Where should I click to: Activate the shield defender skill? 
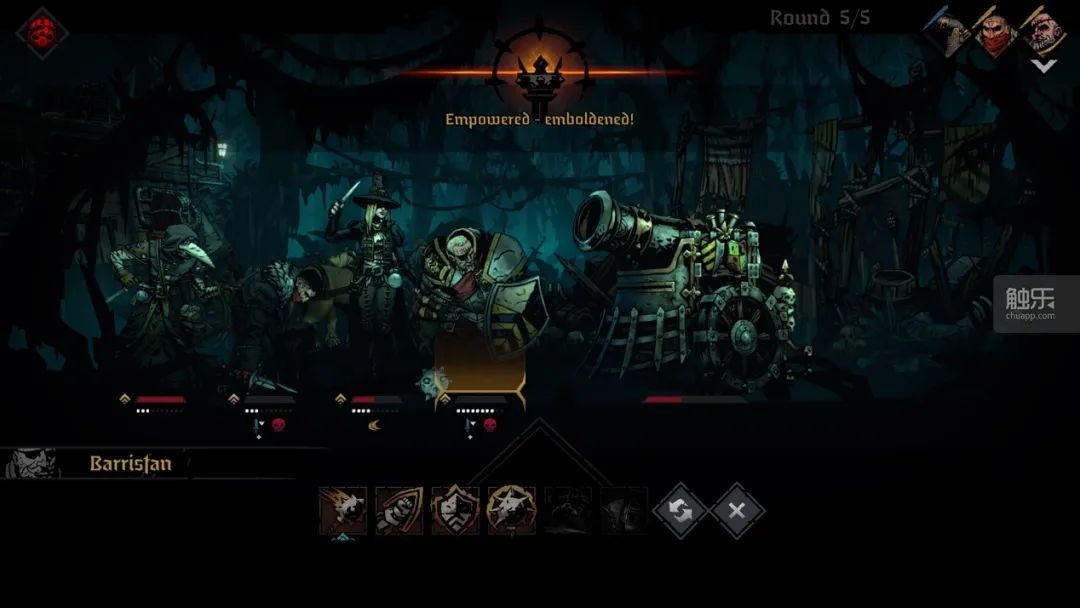coord(455,511)
